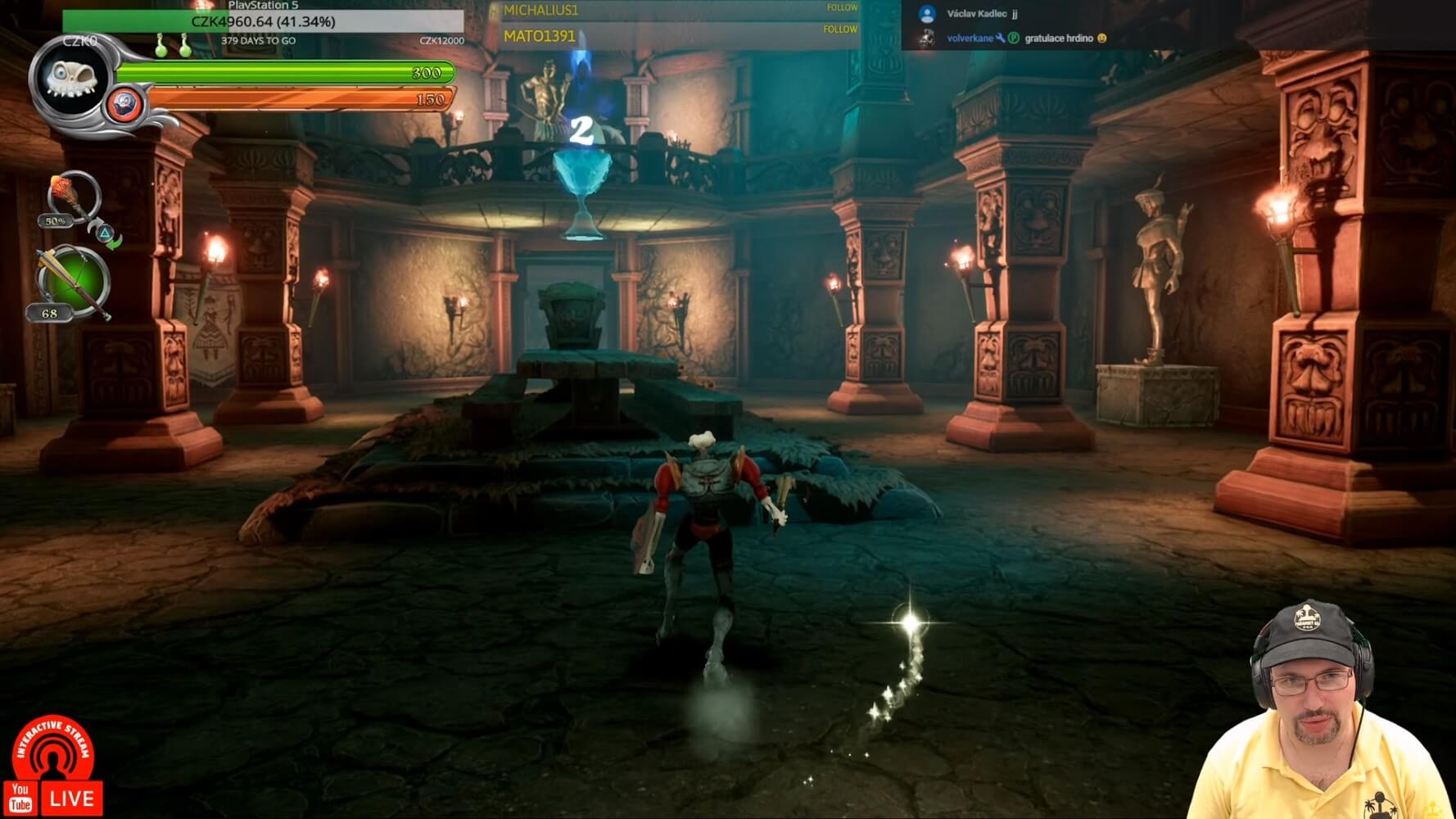
Task: Select the crossbow weapon slot
Action: (x=73, y=282)
